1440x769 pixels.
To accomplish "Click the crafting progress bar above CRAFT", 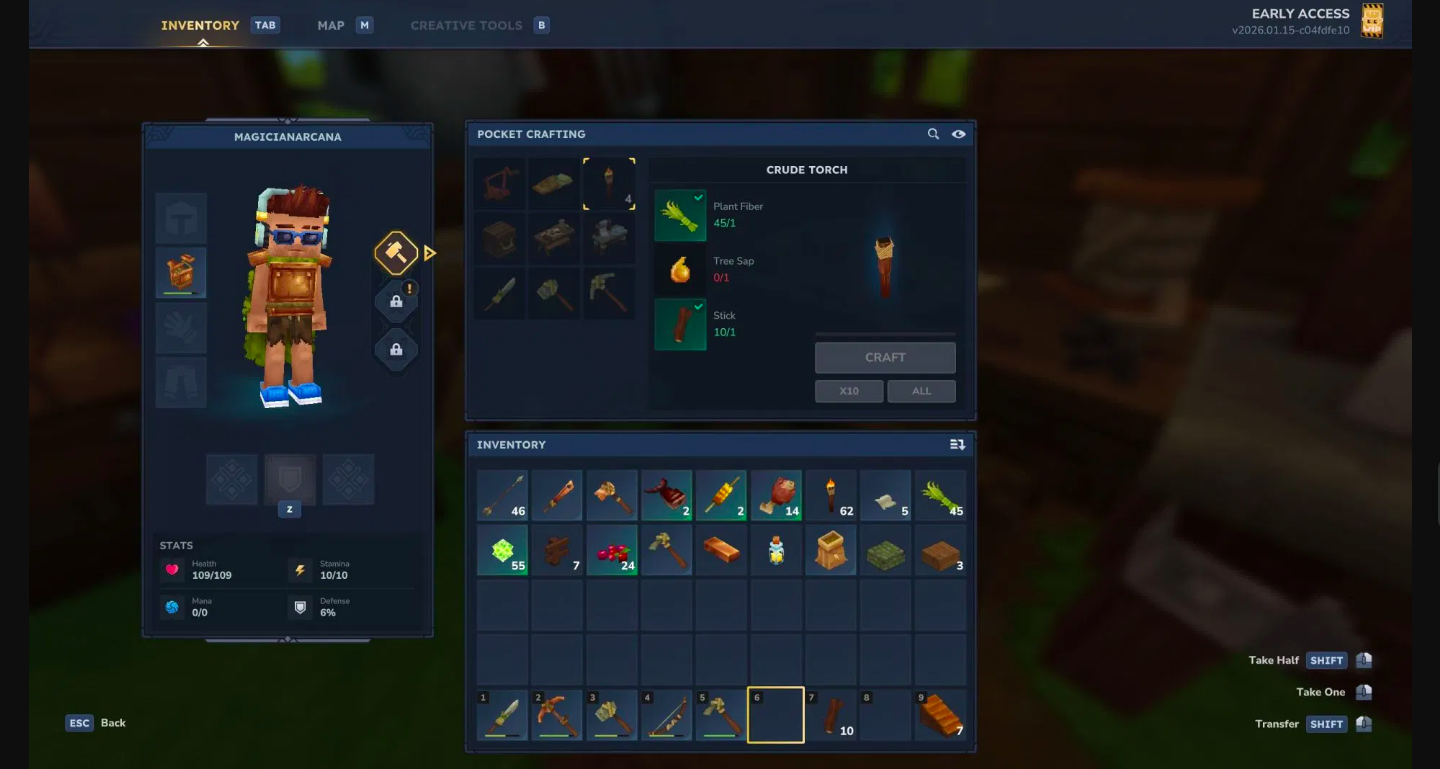I will (885, 335).
